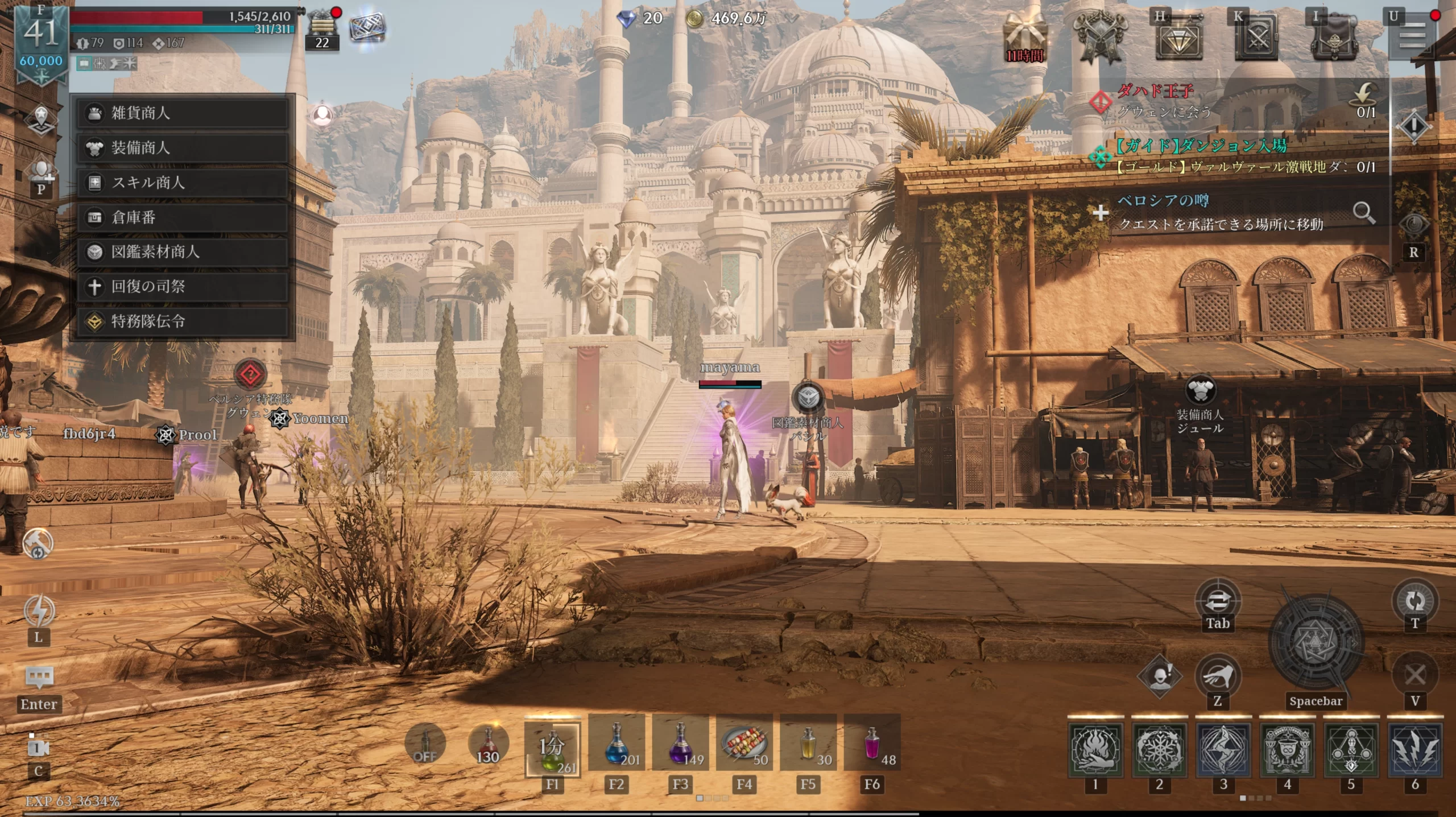Activate the flame skill icon

[1095, 750]
